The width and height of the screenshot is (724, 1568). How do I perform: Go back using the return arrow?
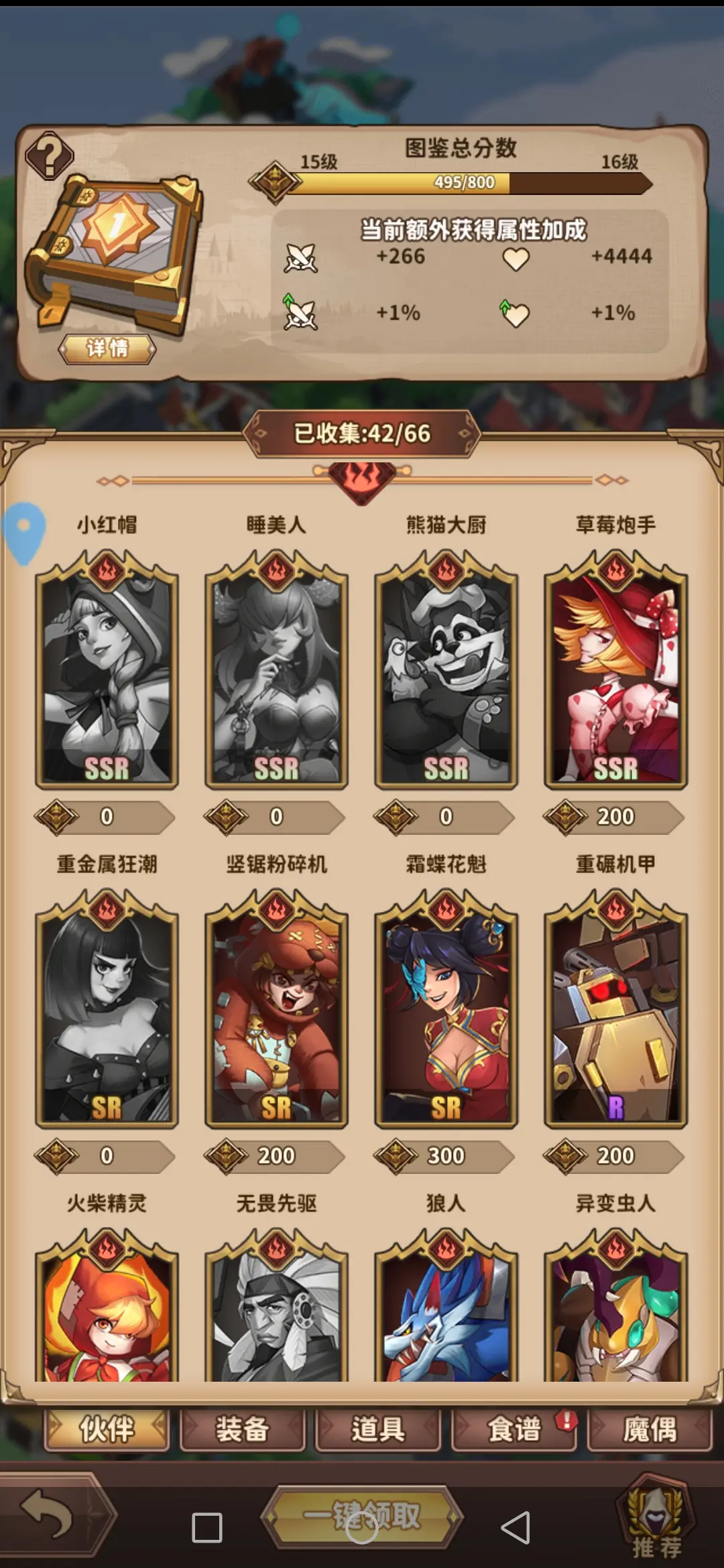coord(47,1513)
